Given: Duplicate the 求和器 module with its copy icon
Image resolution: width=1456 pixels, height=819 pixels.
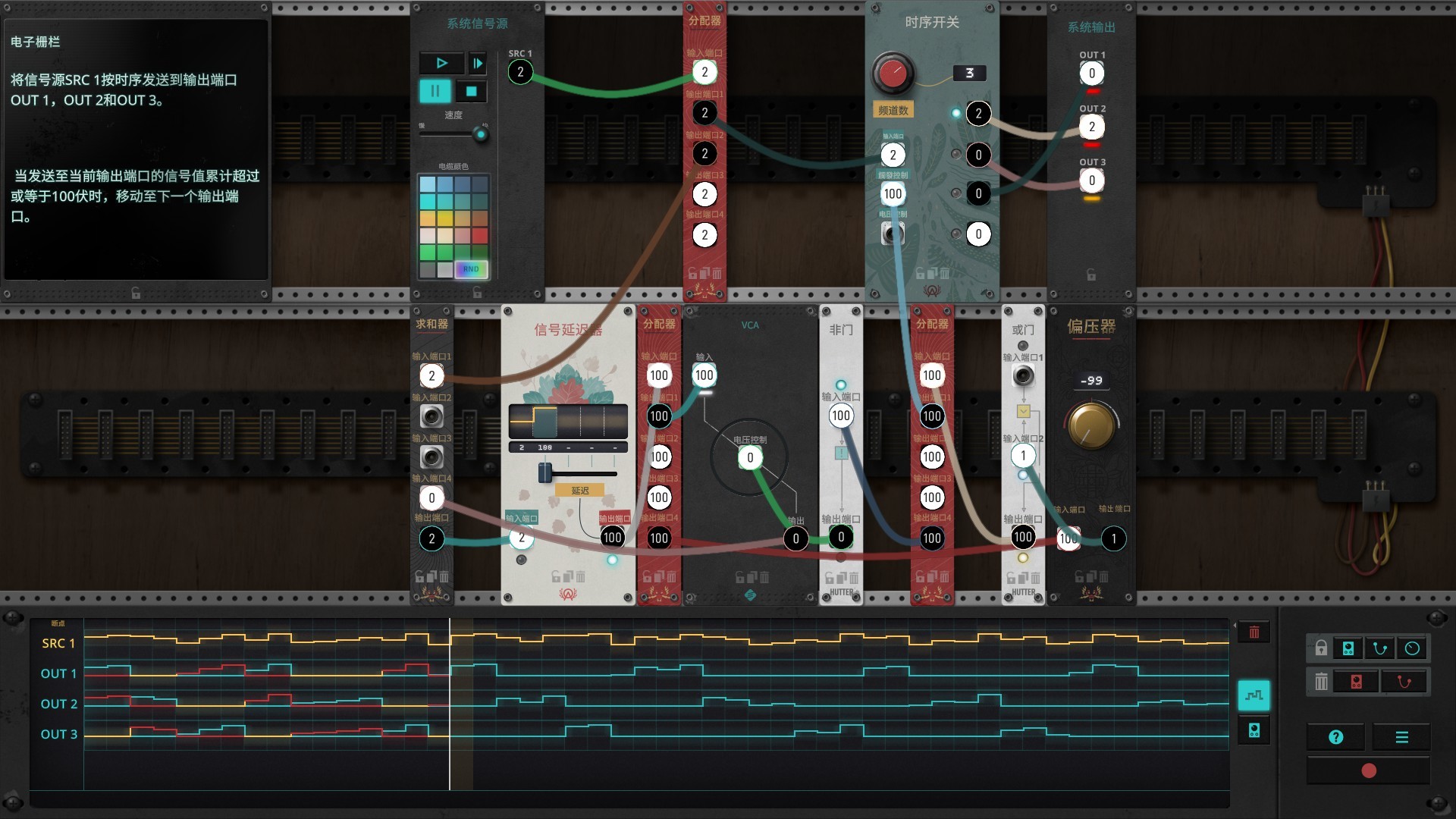Looking at the screenshot, I should [x=431, y=576].
